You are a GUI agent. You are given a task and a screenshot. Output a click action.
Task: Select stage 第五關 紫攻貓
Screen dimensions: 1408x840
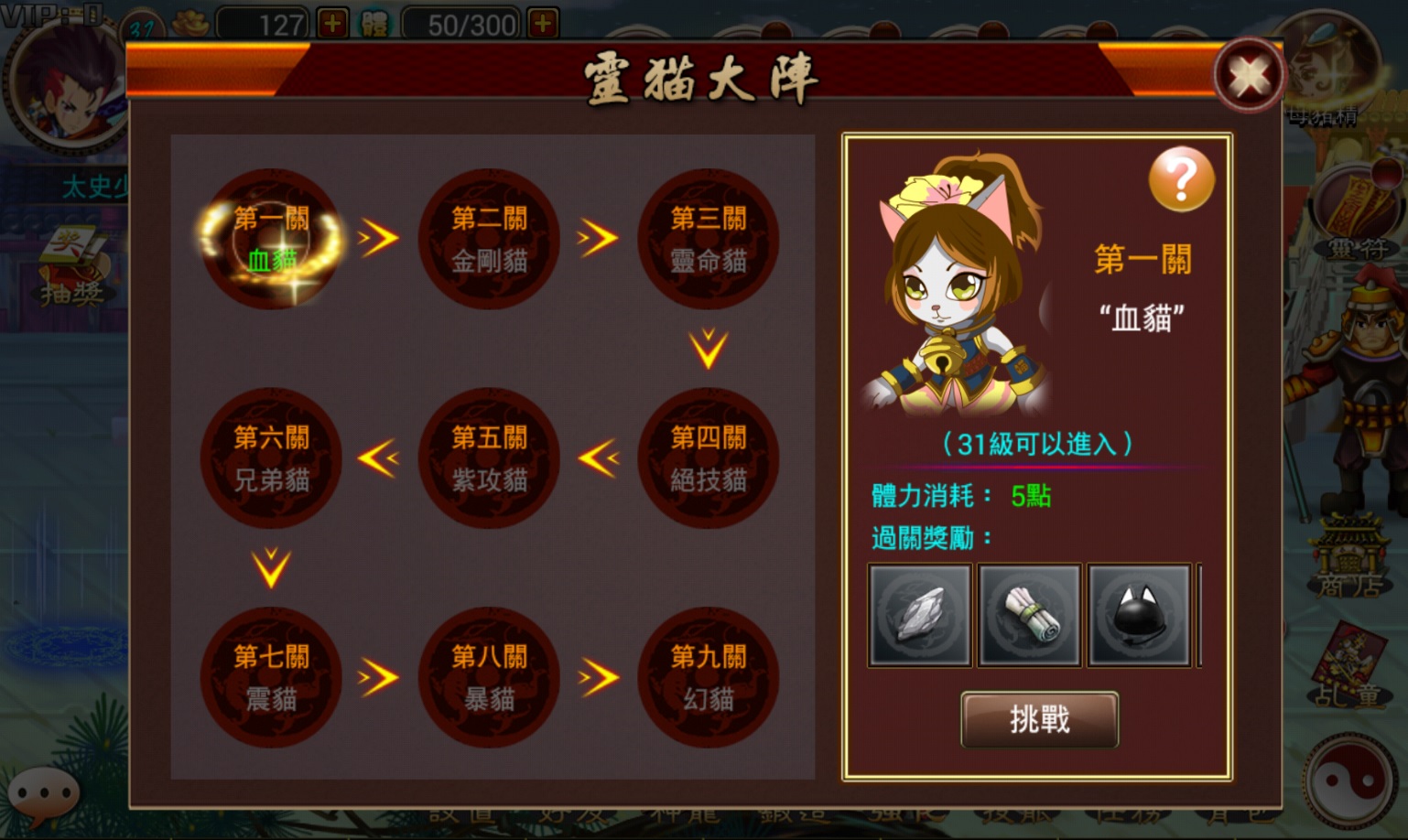pos(489,458)
